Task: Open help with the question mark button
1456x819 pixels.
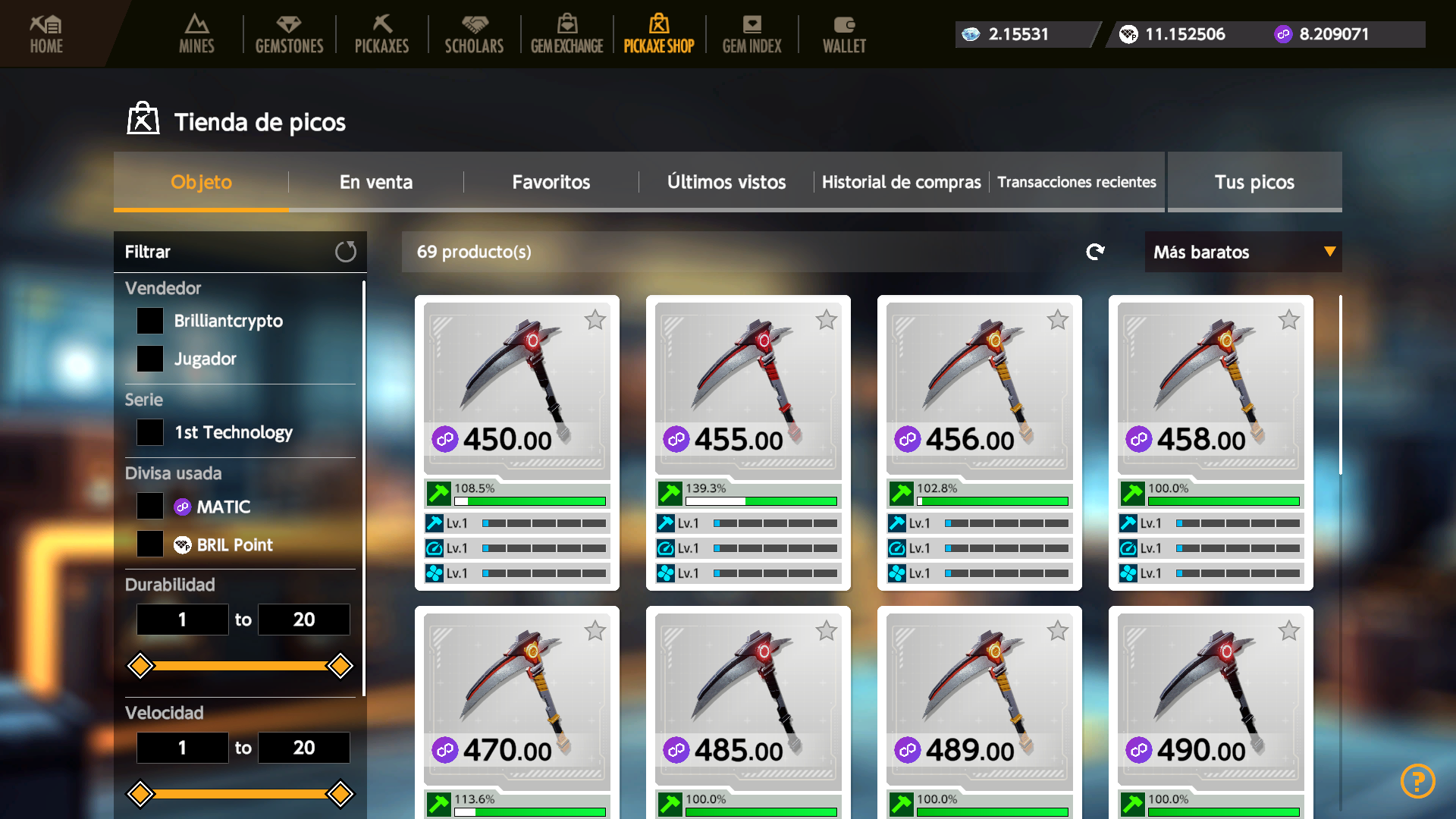Action: [x=1417, y=780]
